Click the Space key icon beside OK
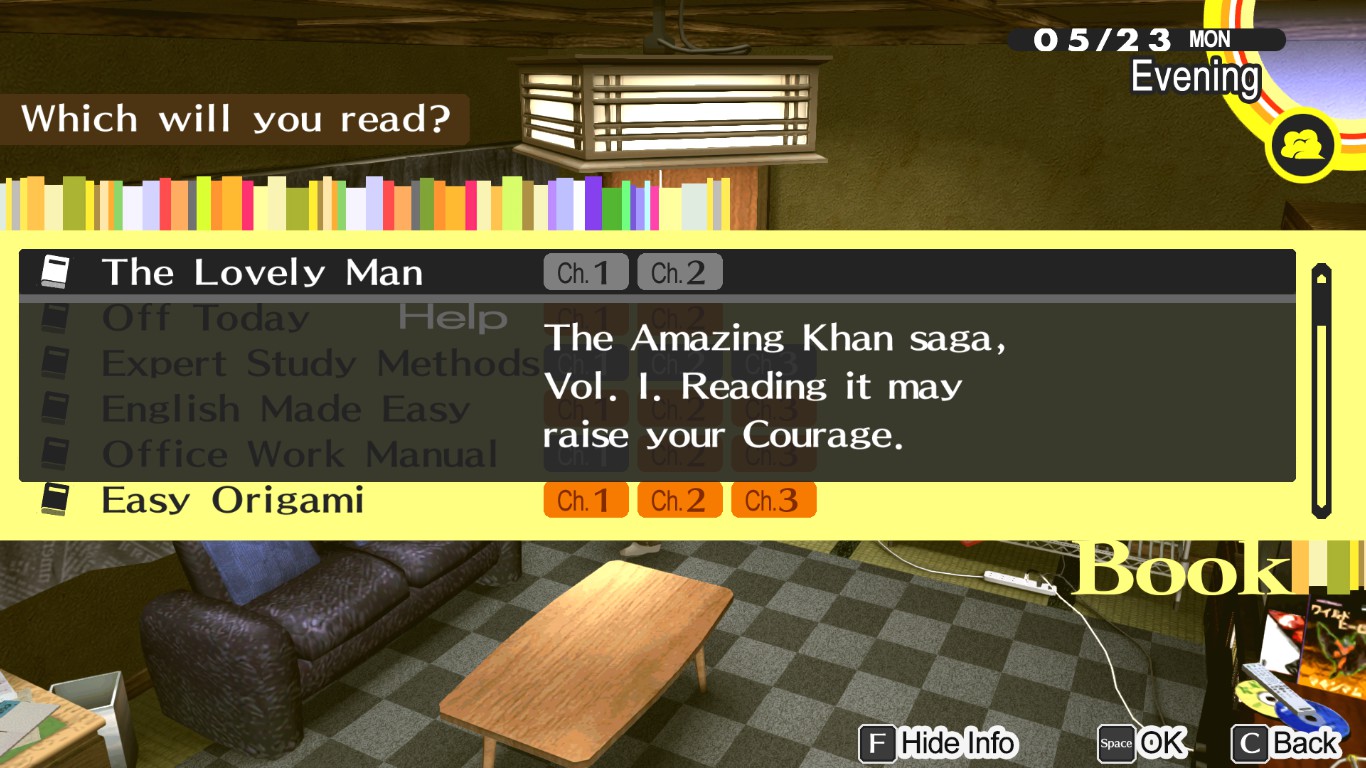This screenshot has height=768, width=1366. (1116, 744)
